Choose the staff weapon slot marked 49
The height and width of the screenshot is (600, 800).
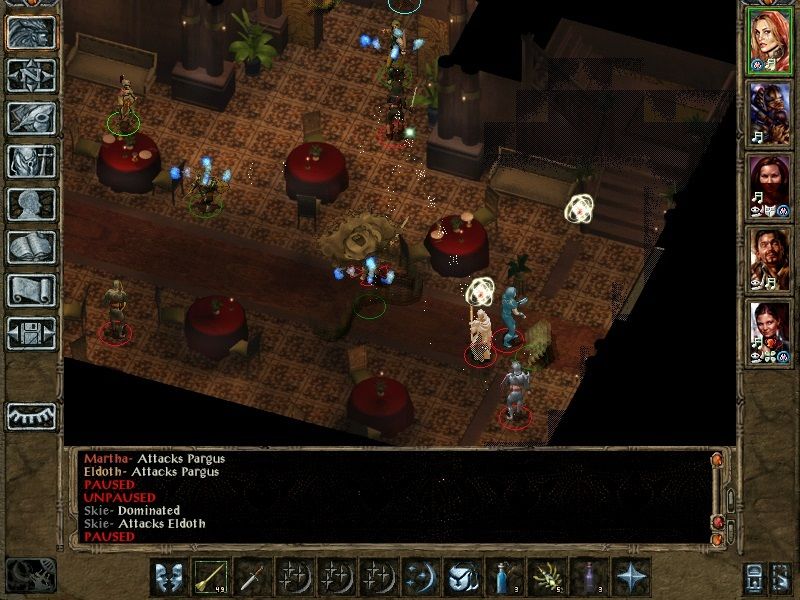click(211, 577)
